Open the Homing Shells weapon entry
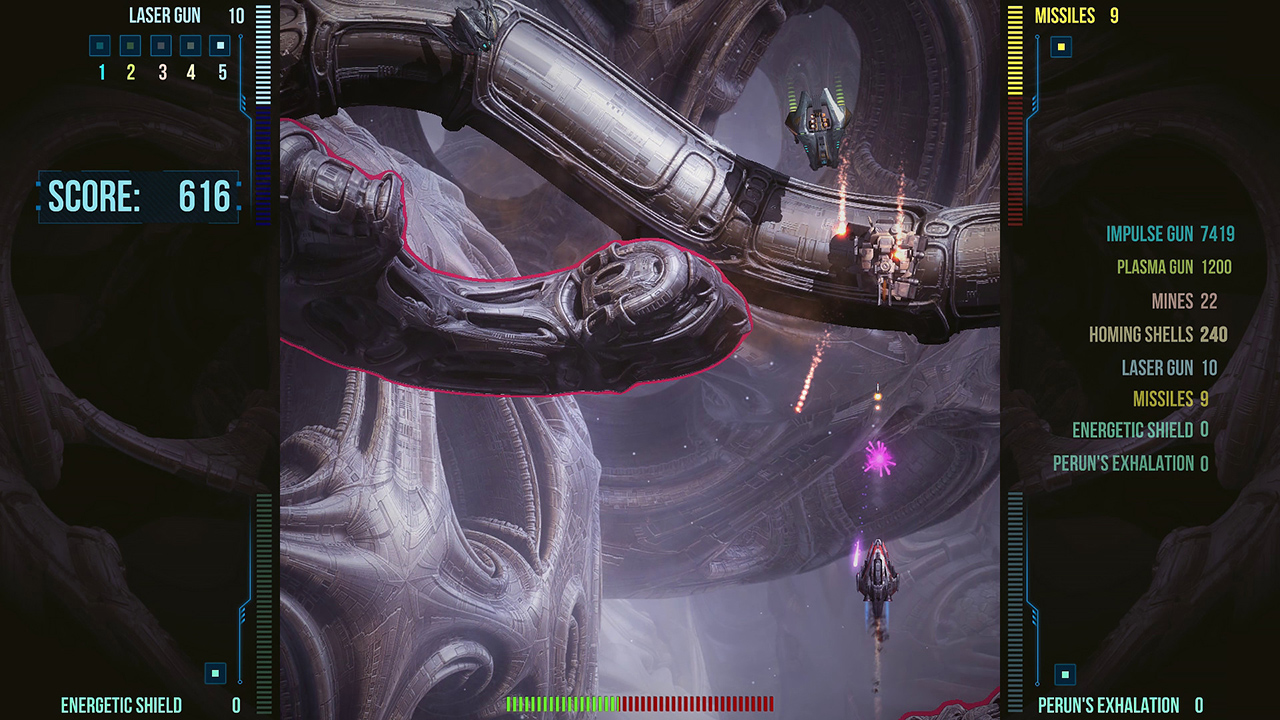This screenshot has height=720, width=1280. pos(1157,334)
